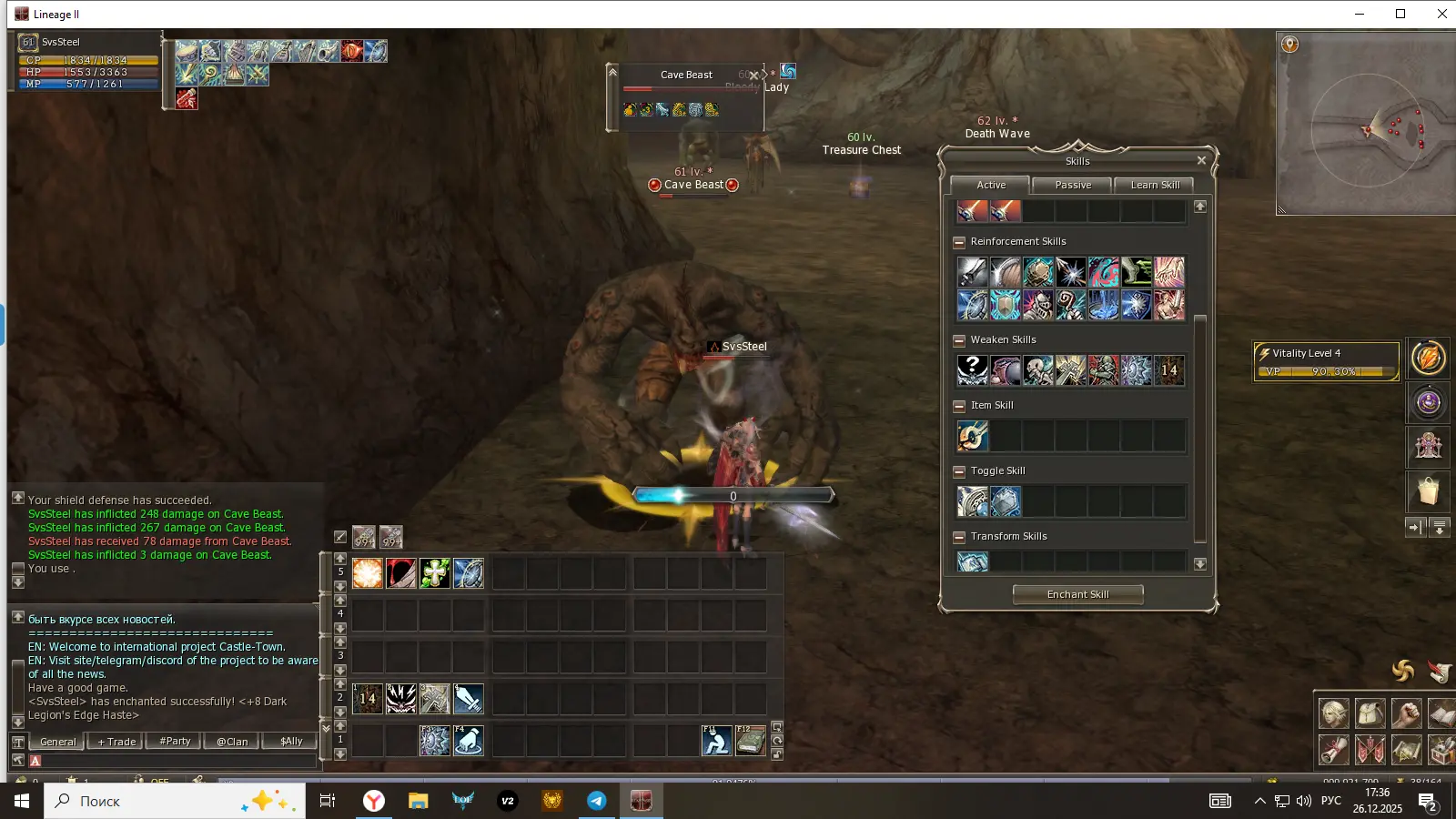Open the Learn Skill tab
The width and height of the screenshot is (1456, 819).
coord(1154,185)
